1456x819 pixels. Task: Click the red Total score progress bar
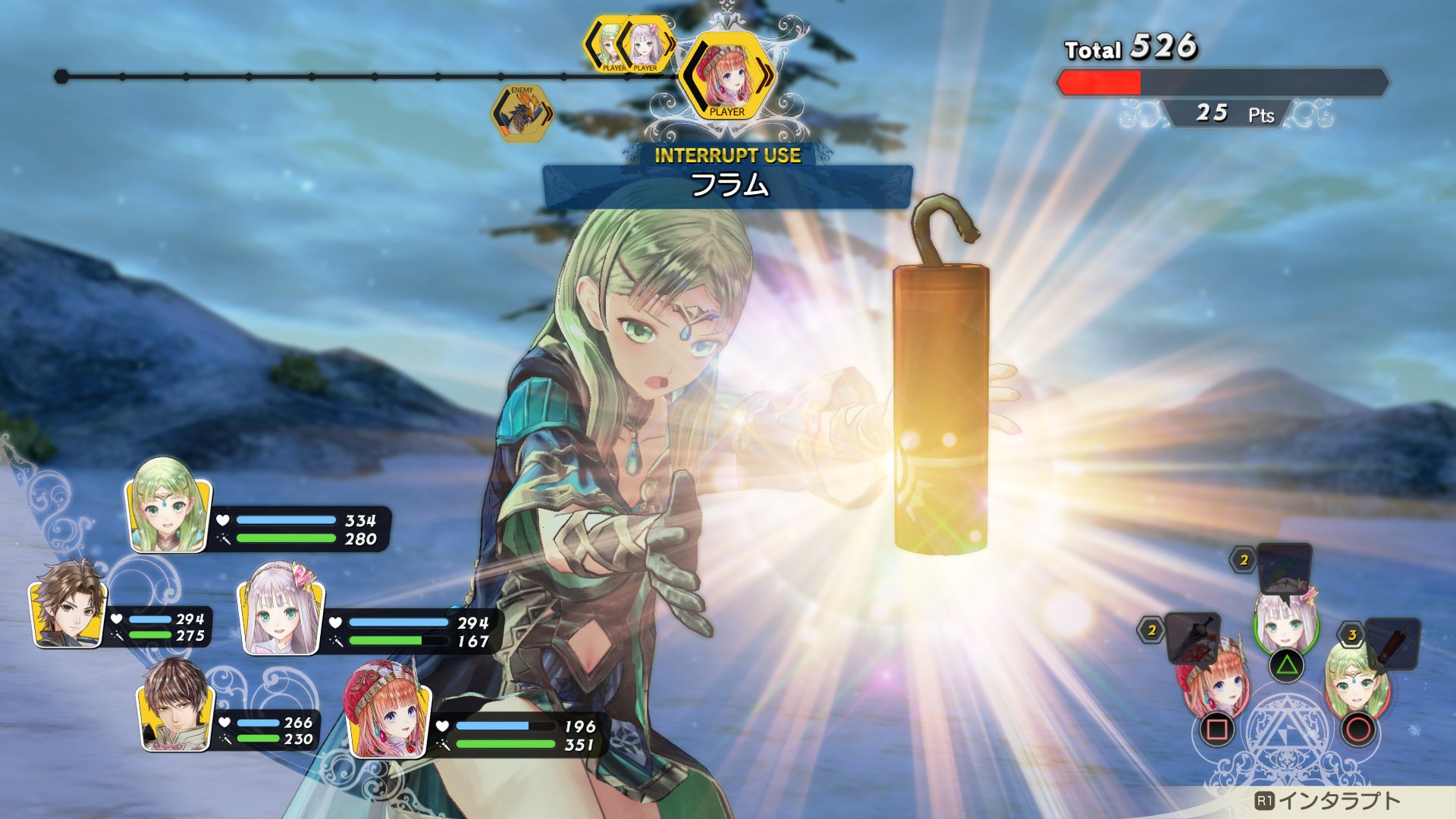click(1100, 82)
